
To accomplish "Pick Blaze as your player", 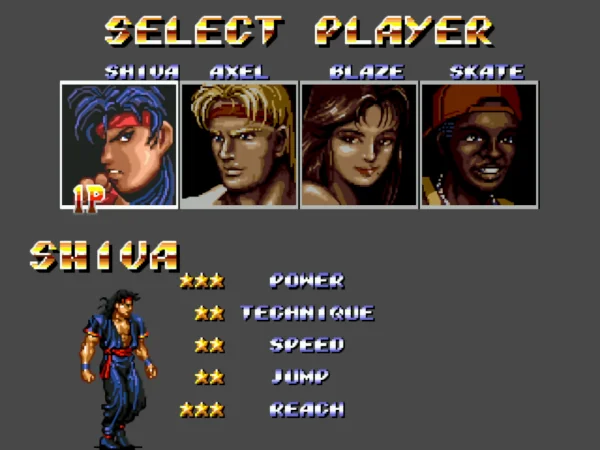I will 359,145.
